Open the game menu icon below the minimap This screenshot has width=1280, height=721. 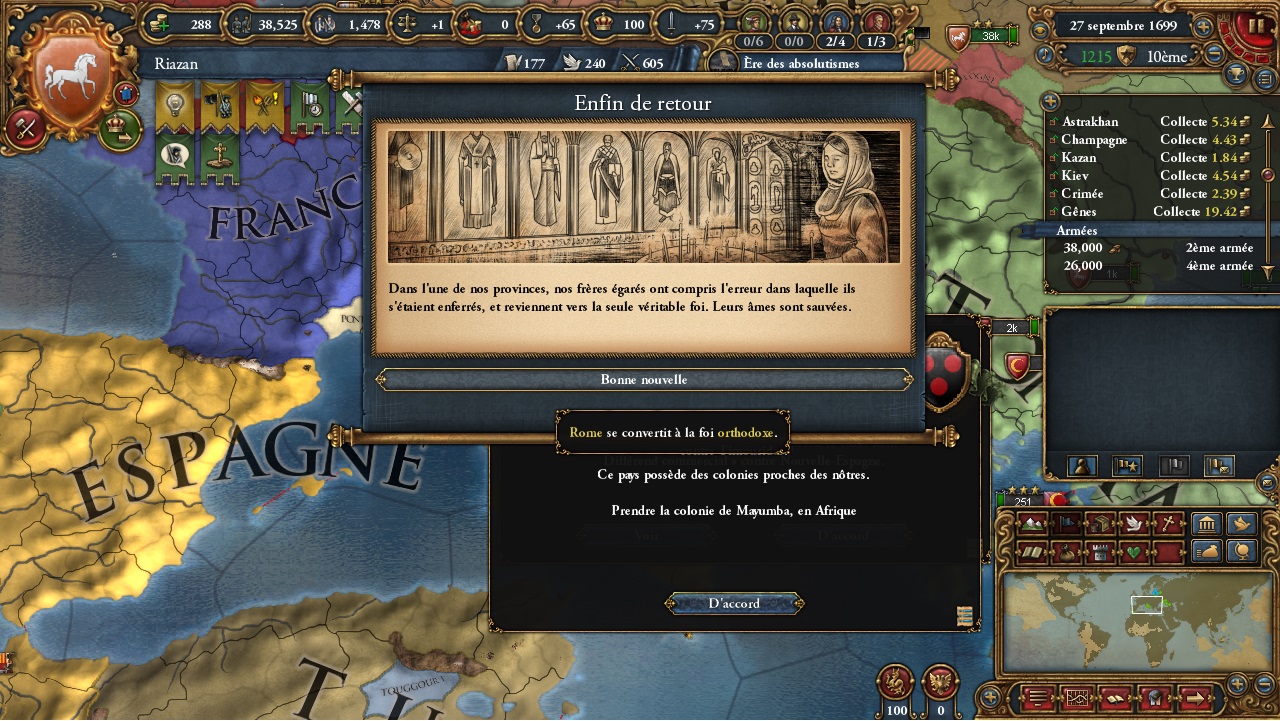click(x=1037, y=699)
